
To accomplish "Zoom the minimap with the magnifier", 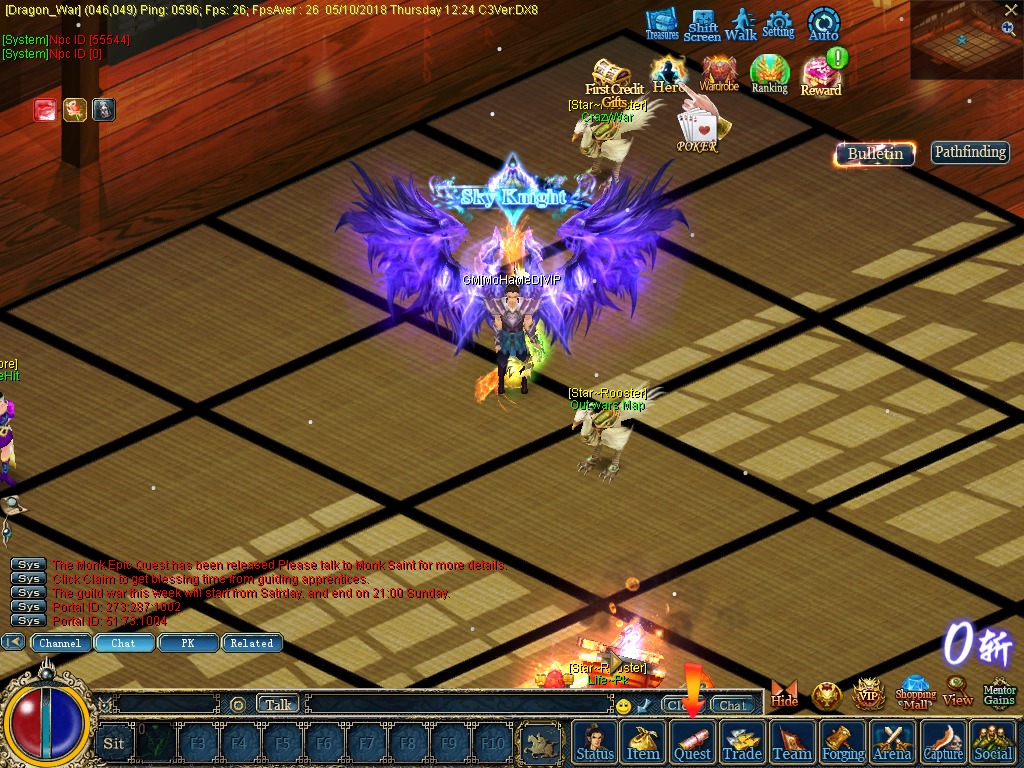I will coord(1008,29).
